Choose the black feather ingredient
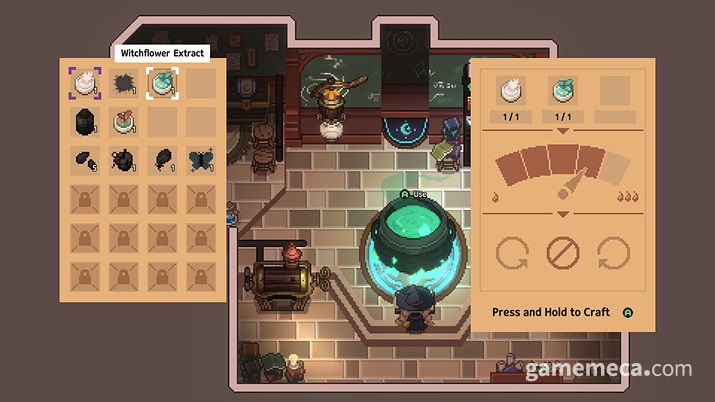The image size is (715, 402). [162, 160]
